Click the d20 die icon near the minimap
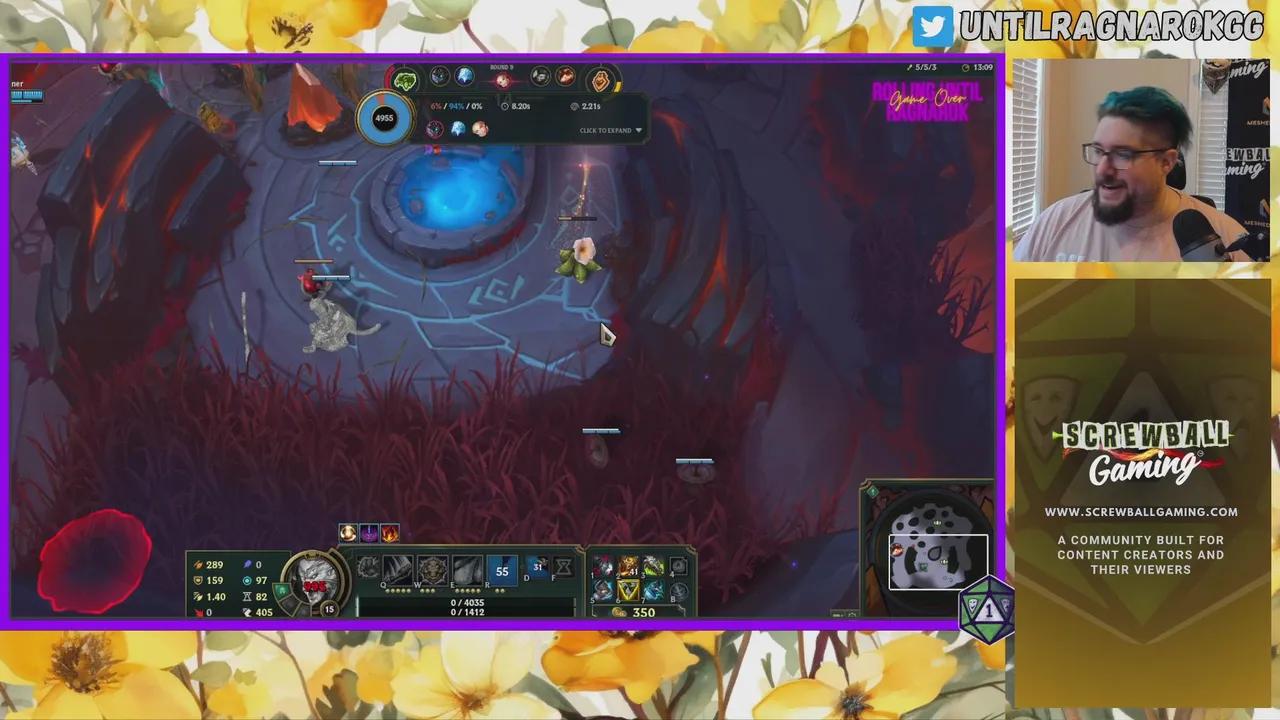The height and width of the screenshot is (720, 1280). 985,608
